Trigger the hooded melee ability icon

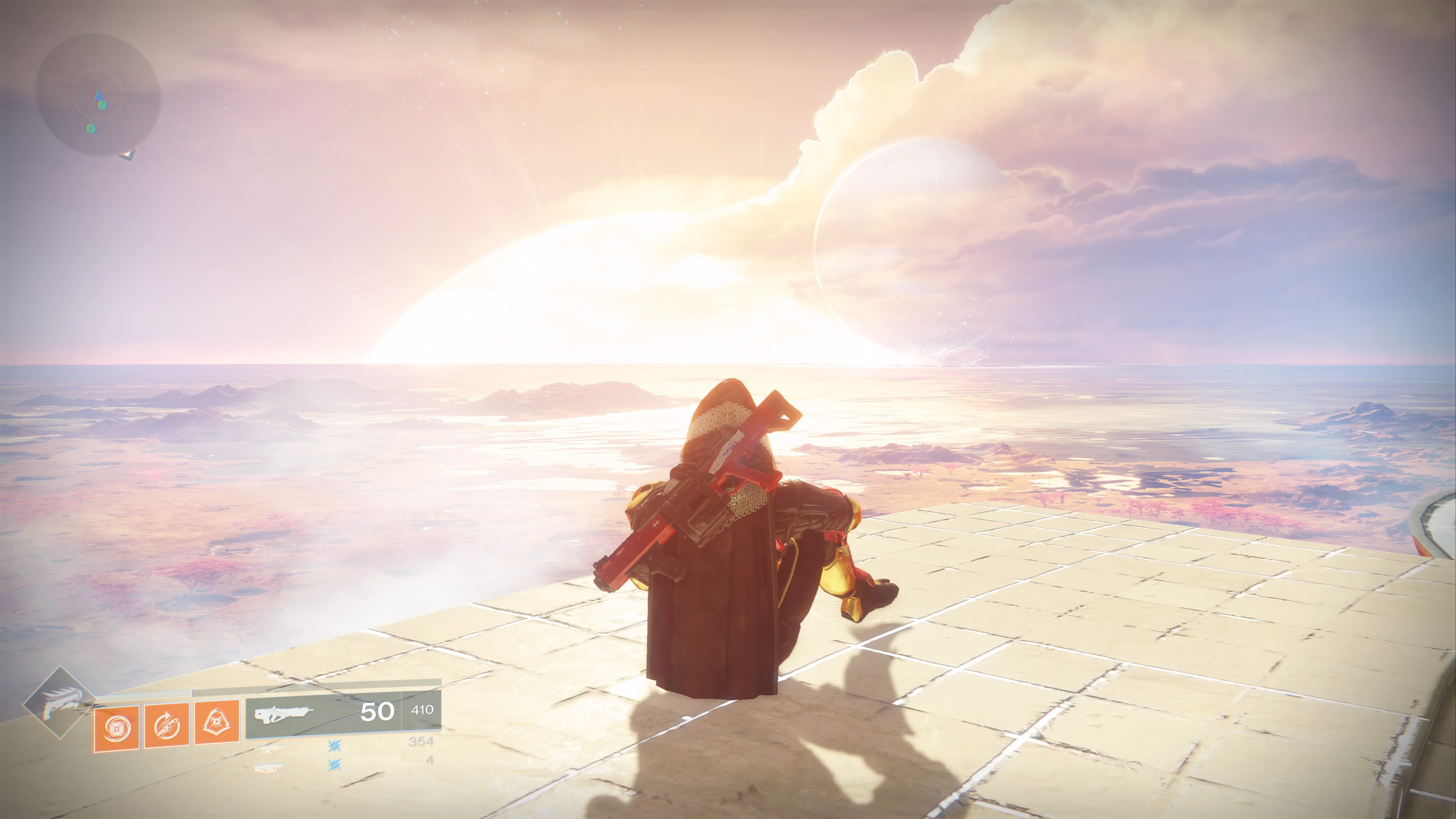click(x=217, y=723)
